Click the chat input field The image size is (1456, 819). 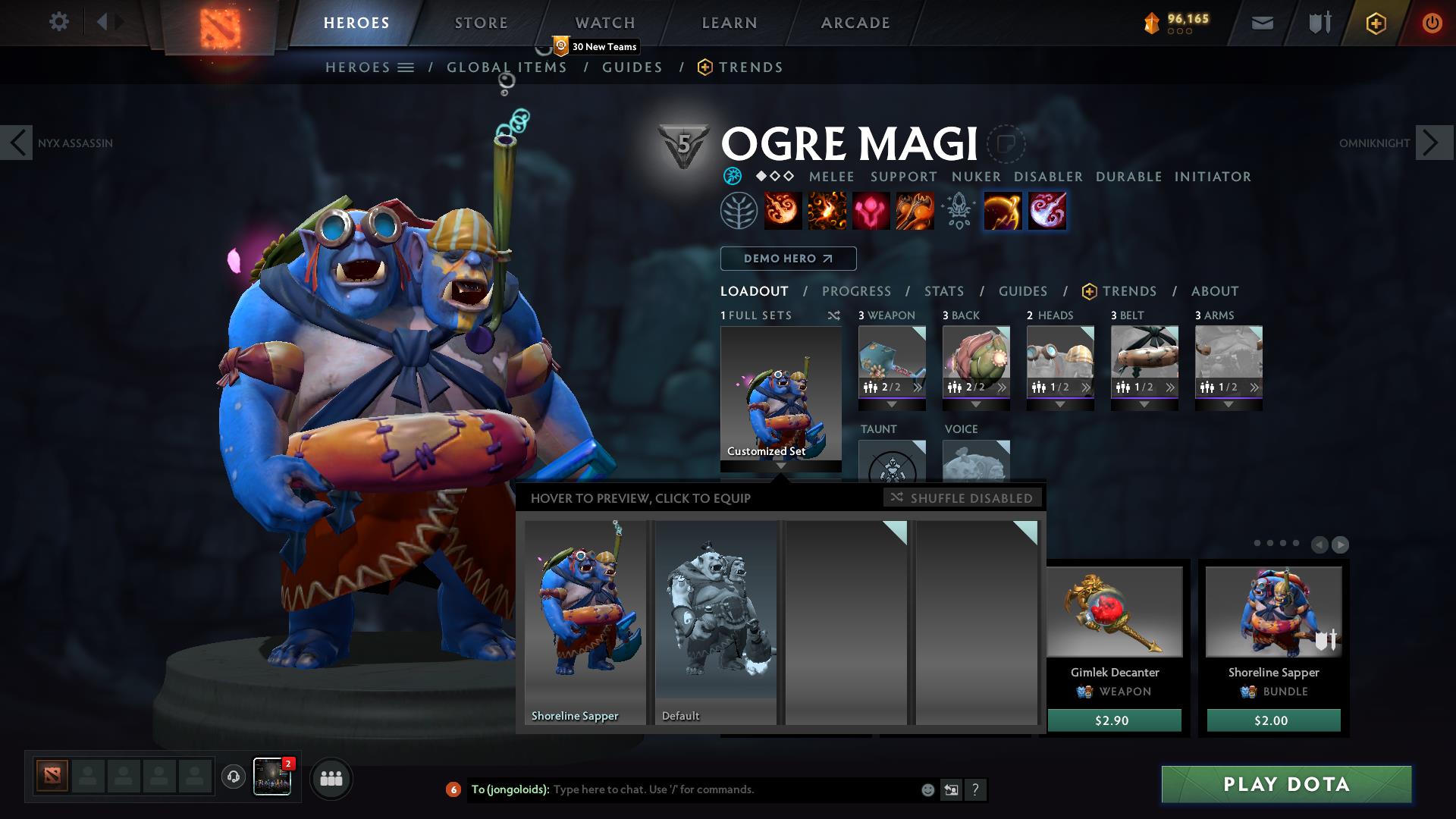[x=728, y=789]
